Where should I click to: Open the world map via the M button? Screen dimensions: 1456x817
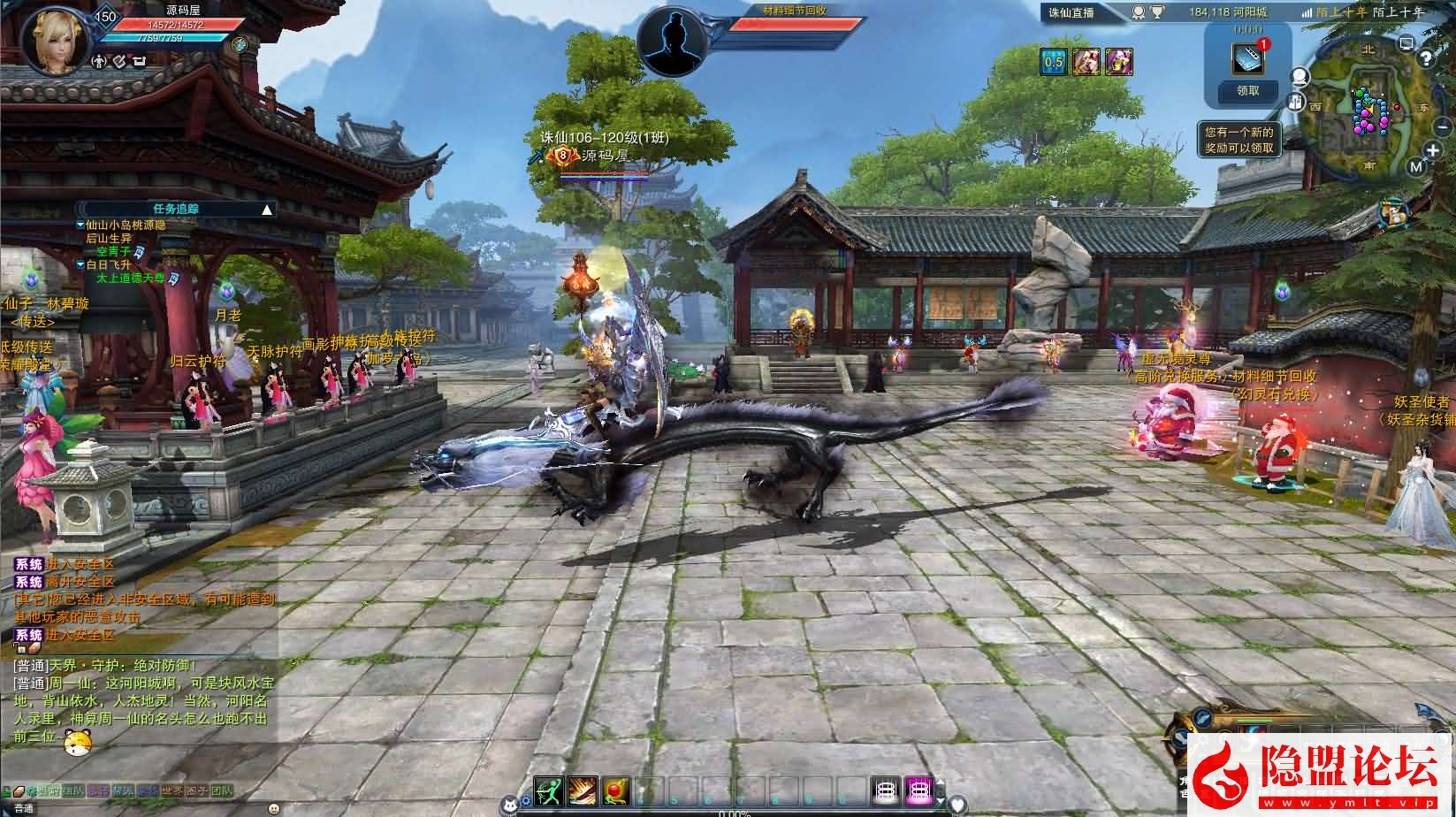[x=1416, y=166]
